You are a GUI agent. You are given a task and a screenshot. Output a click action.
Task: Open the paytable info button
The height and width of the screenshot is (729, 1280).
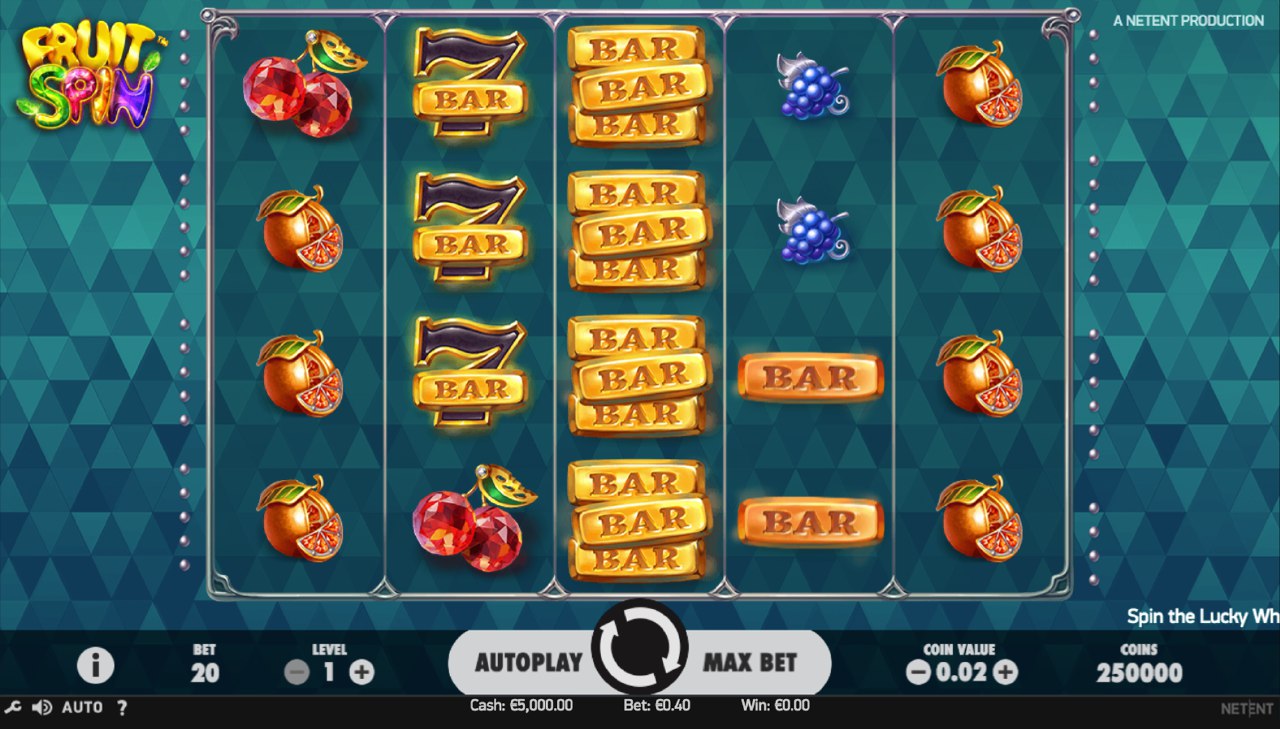[96, 665]
